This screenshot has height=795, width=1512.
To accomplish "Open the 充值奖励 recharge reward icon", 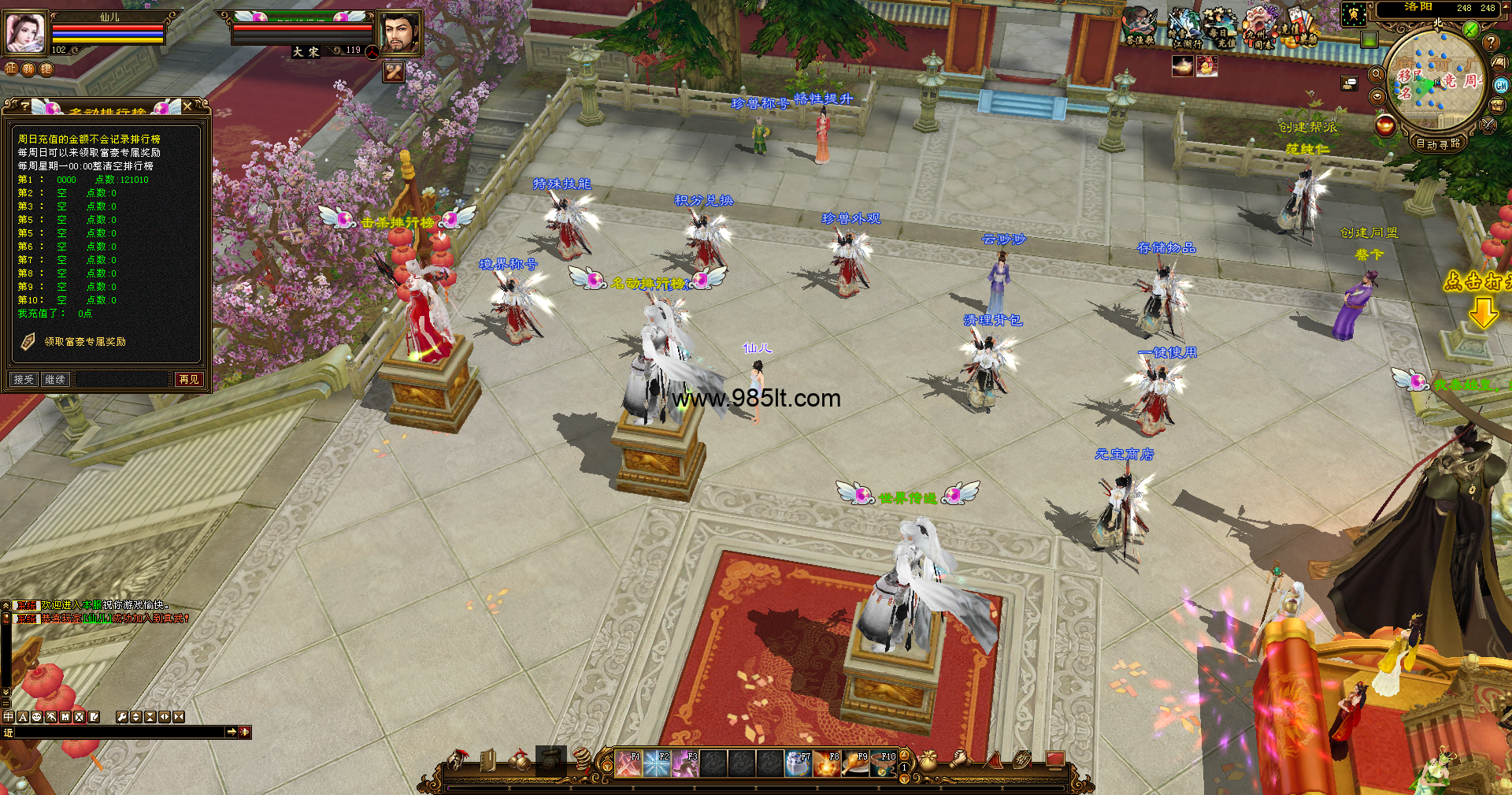I will point(1300,29).
